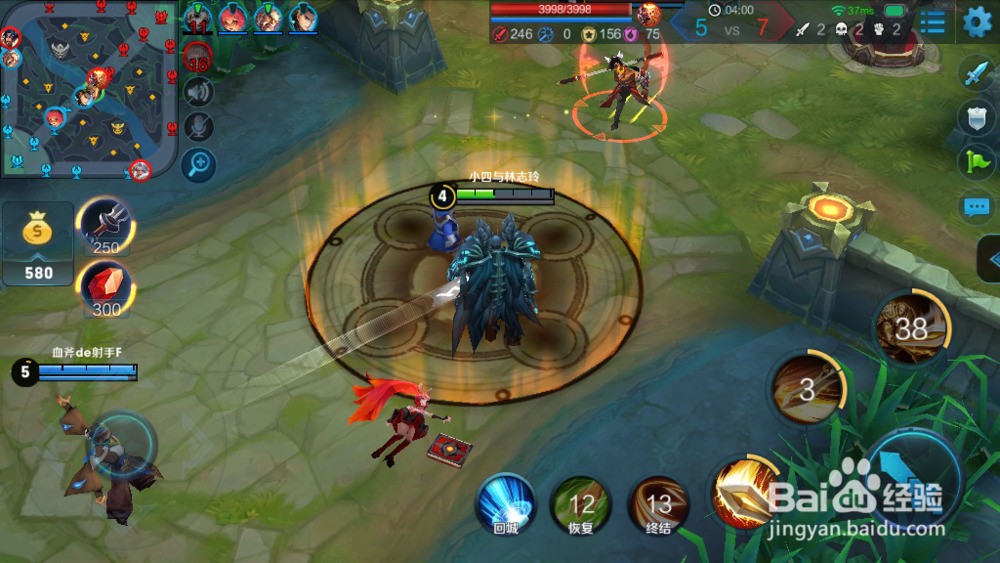1000x563 pixels.
Task: Toggle the microphone voice chat
Action: (200, 127)
